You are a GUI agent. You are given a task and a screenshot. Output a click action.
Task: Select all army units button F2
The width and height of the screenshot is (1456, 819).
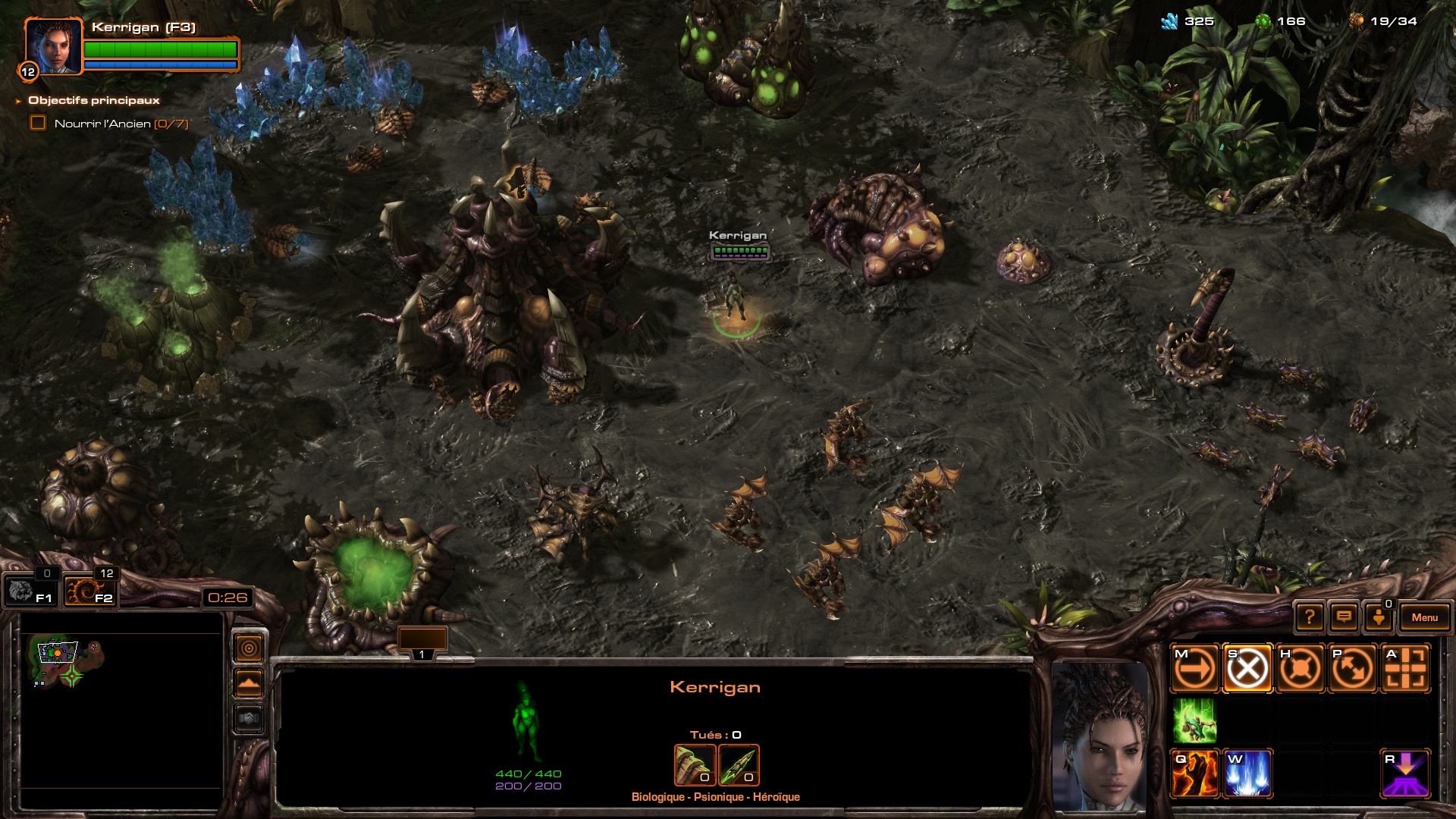coord(89,591)
